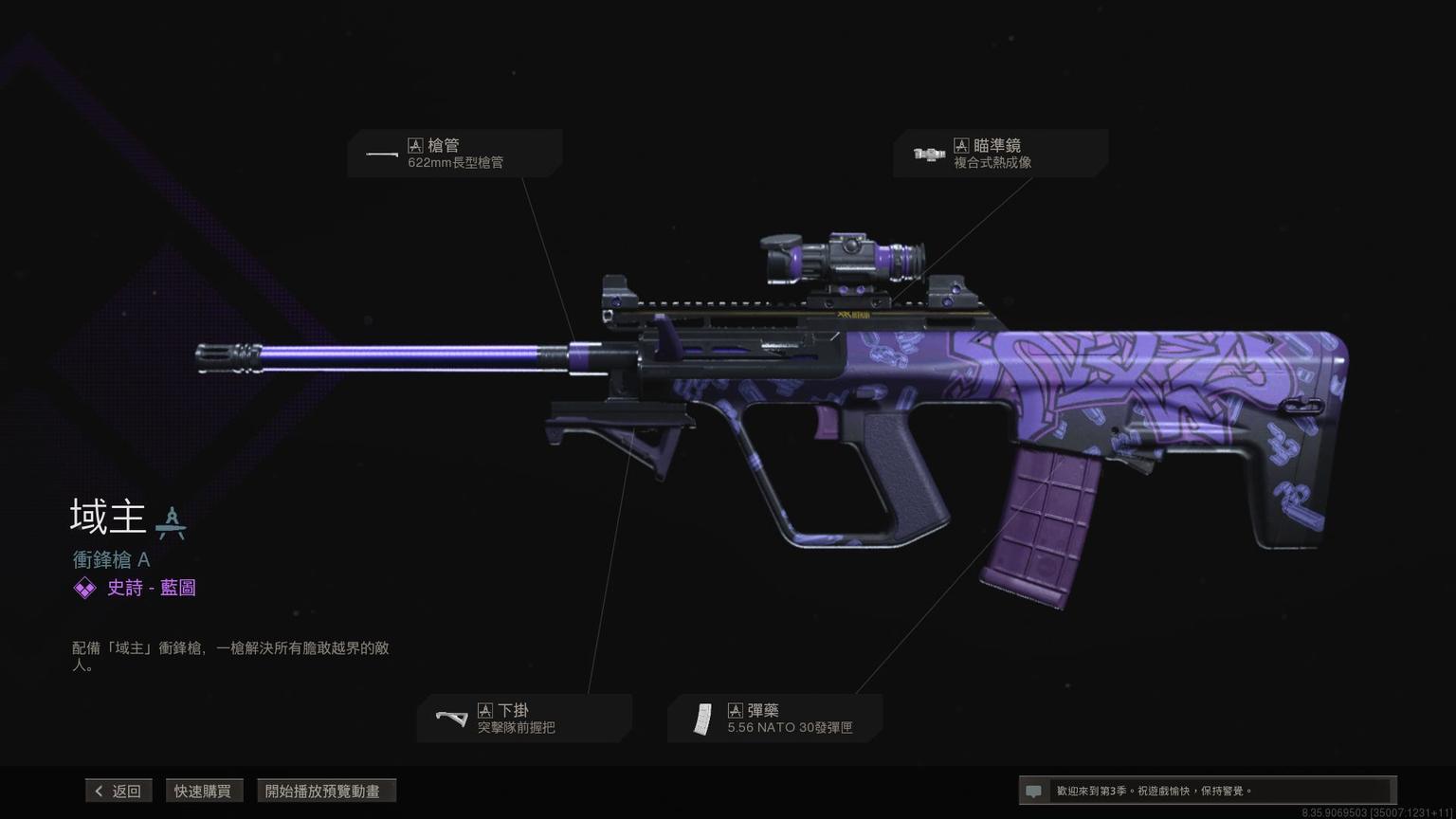Go back with the 返回 button
This screenshot has width=1456, height=819.
coord(118,791)
